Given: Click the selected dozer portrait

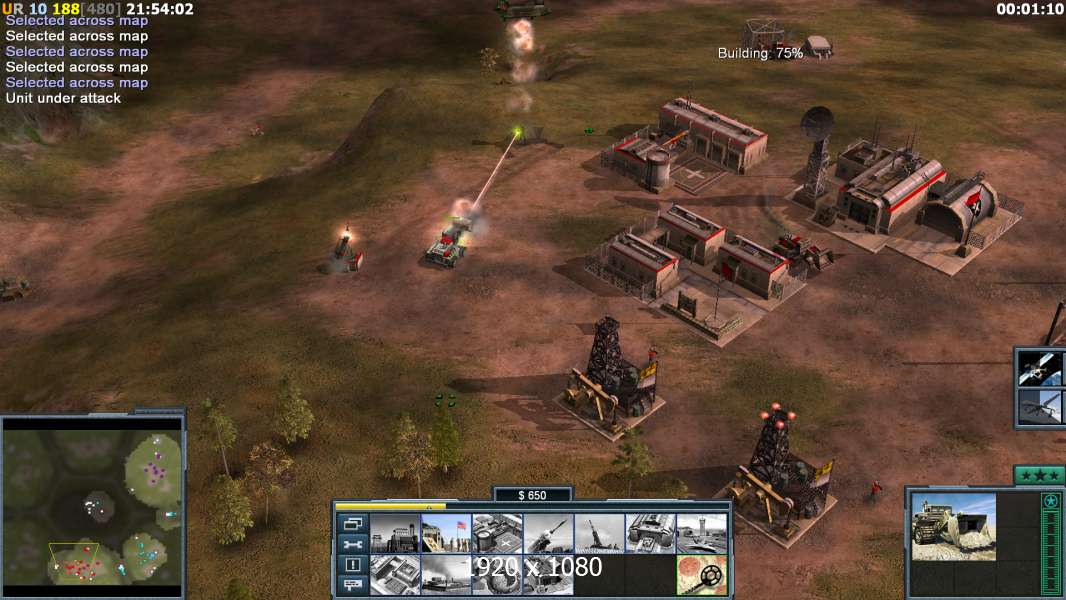Looking at the screenshot, I should click(953, 526).
